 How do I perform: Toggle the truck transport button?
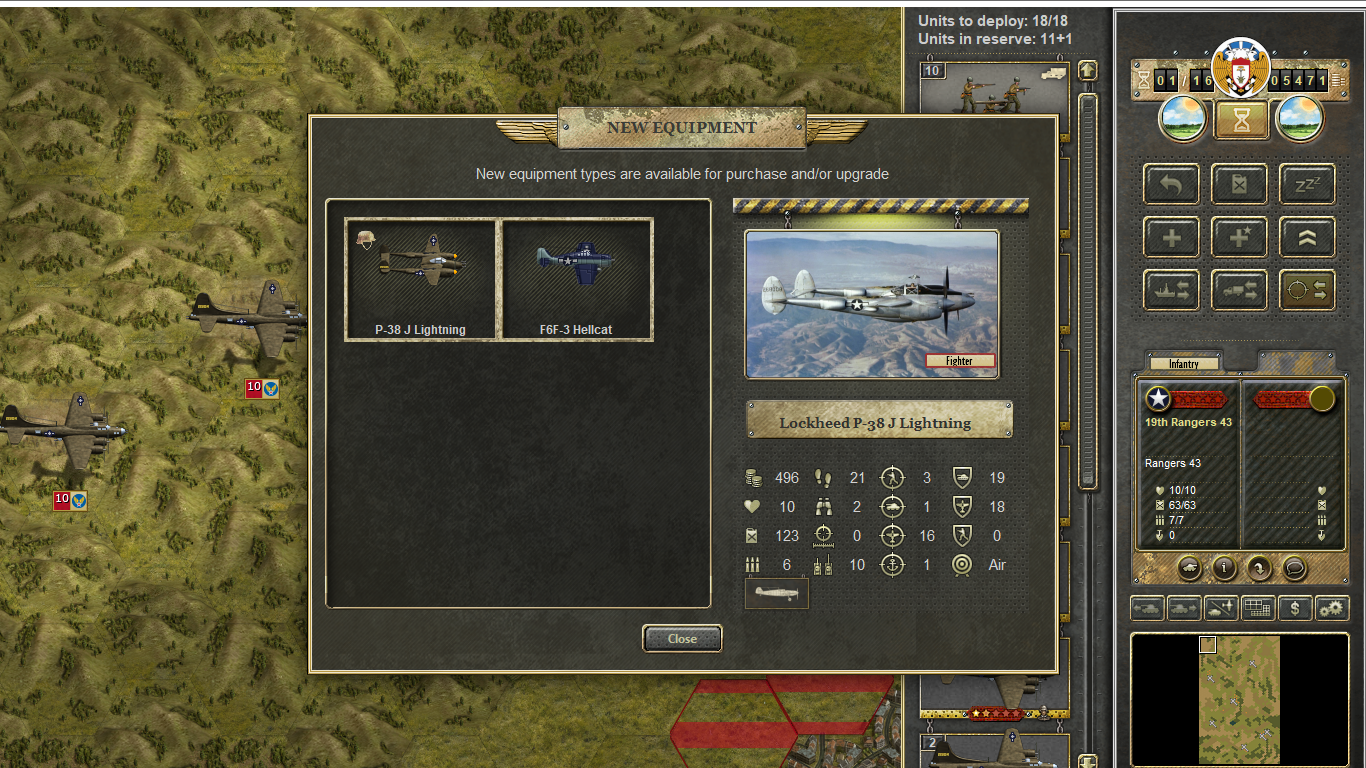(x=1239, y=290)
